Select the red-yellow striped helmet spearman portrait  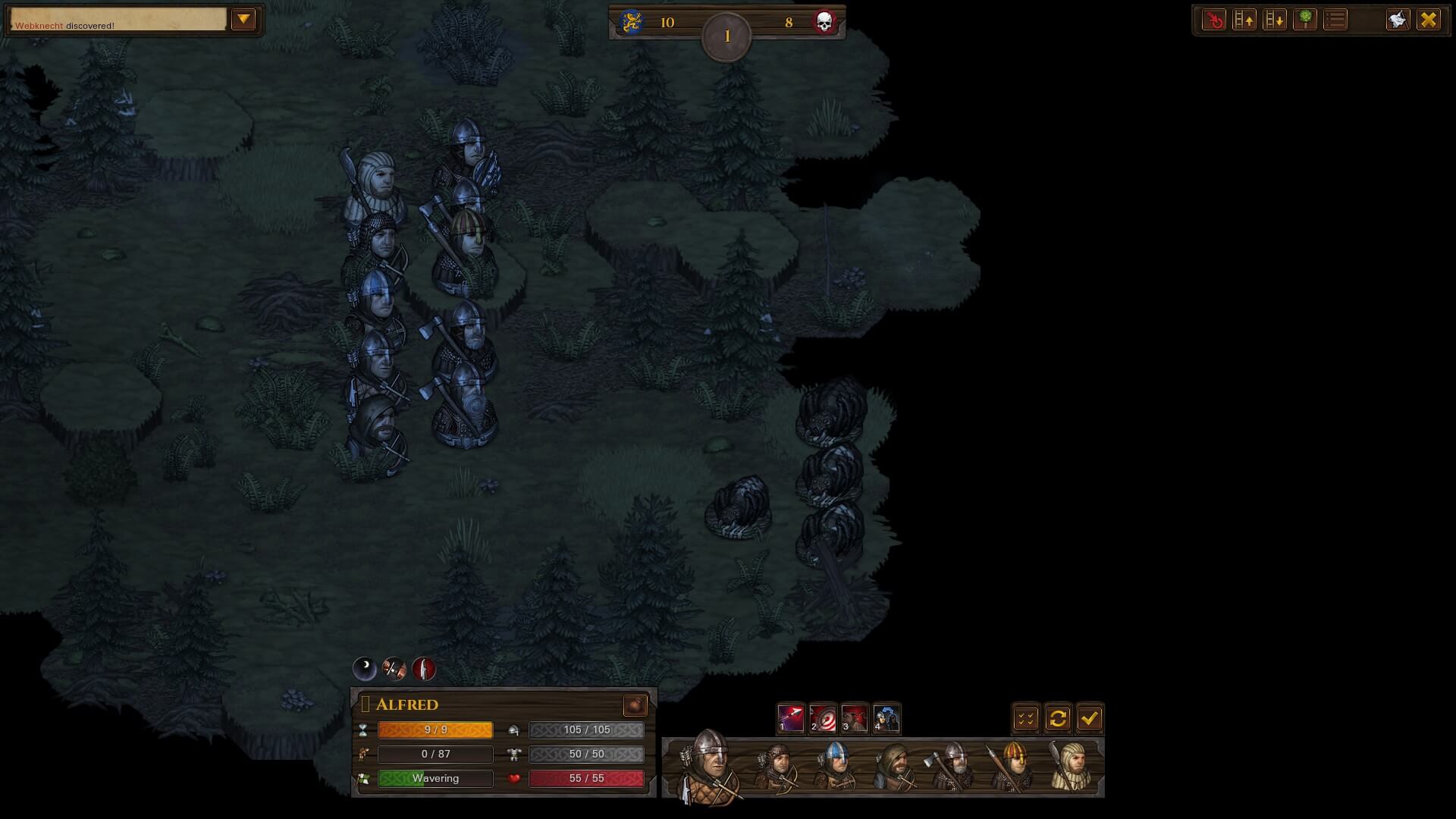coord(1012,766)
